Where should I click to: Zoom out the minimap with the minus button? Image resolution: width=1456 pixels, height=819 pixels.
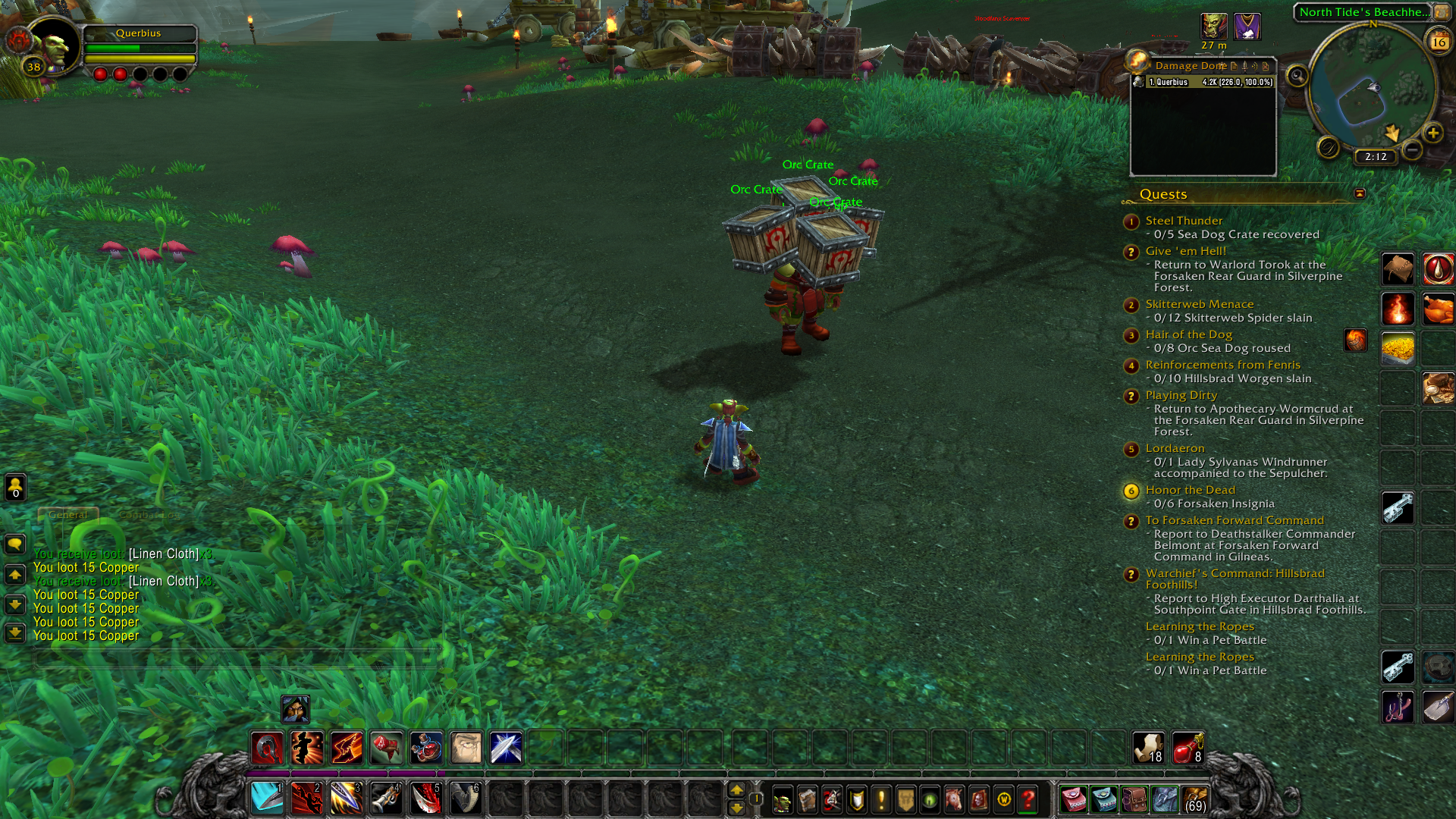pyautogui.click(x=1412, y=150)
